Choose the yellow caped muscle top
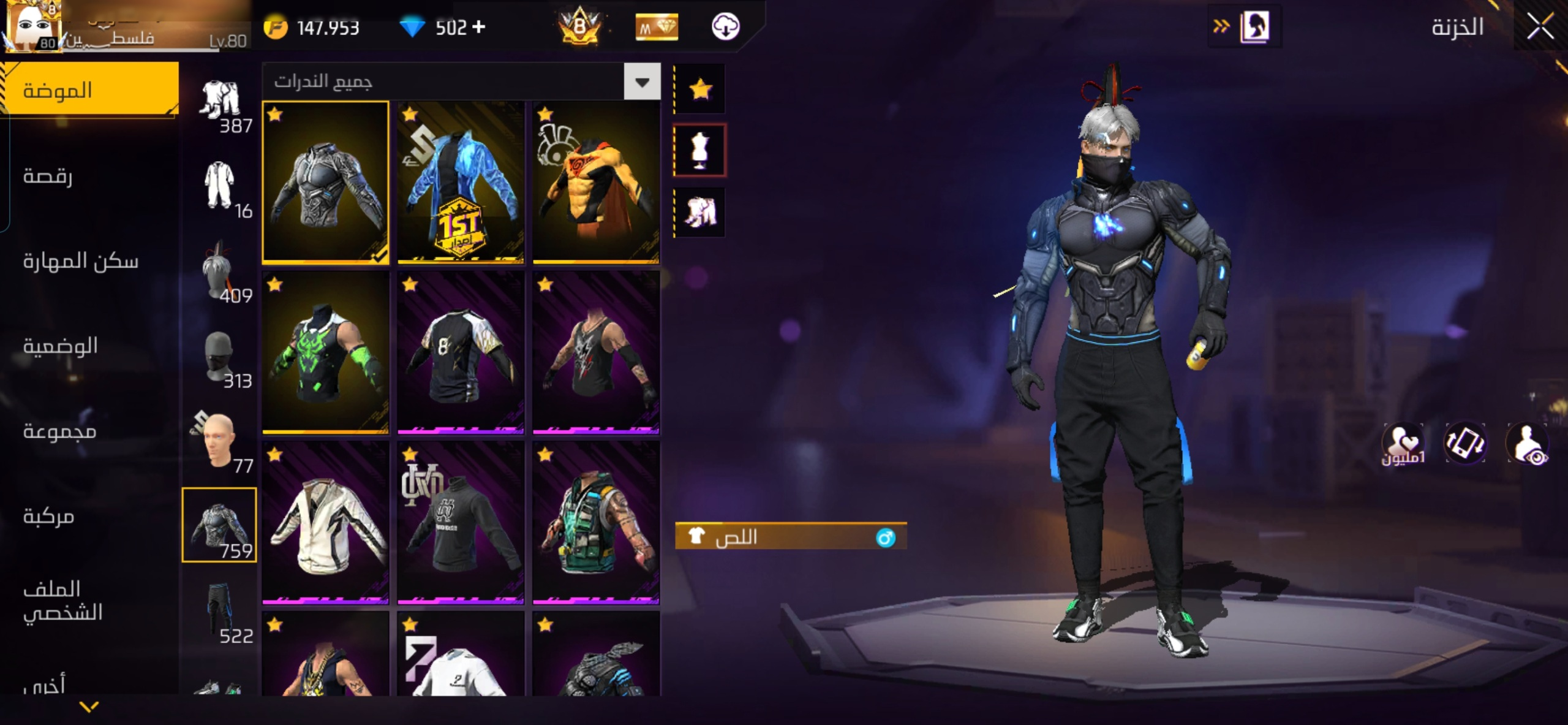The width and height of the screenshot is (1568, 725). point(596,182)
